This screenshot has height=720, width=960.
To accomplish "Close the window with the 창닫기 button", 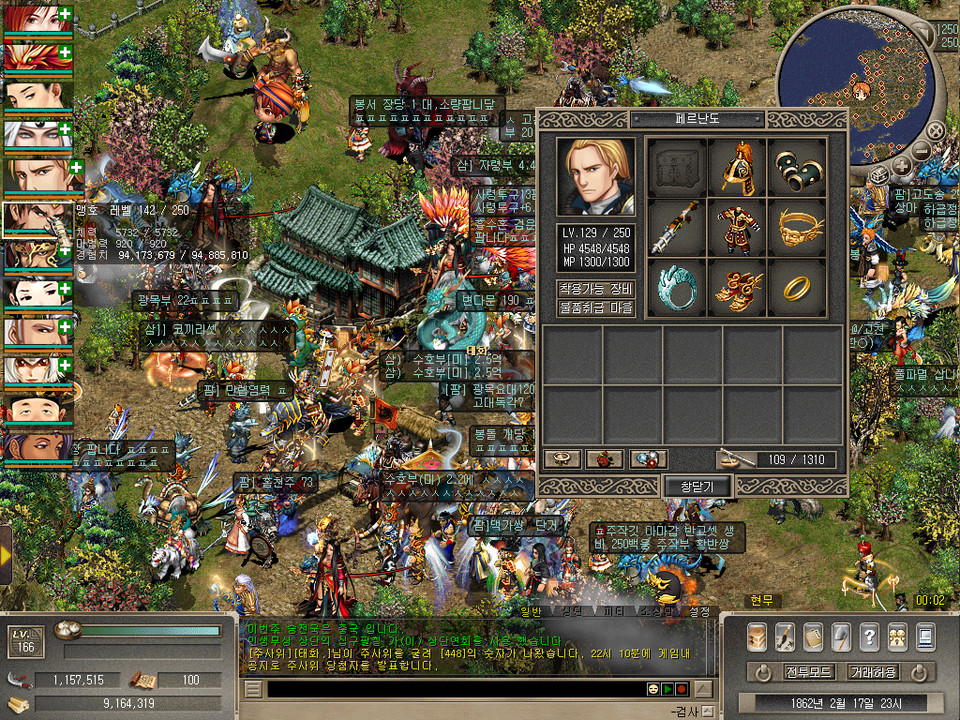I will pos(699,487).
